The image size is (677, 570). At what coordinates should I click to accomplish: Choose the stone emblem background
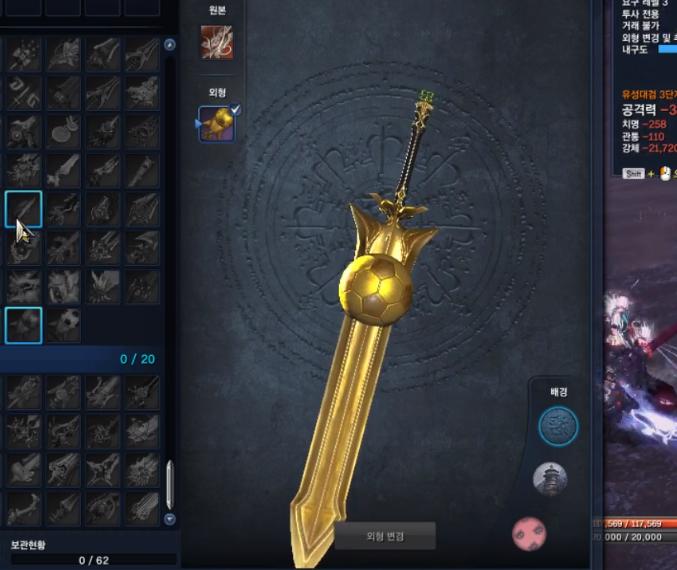click(558, 426)
